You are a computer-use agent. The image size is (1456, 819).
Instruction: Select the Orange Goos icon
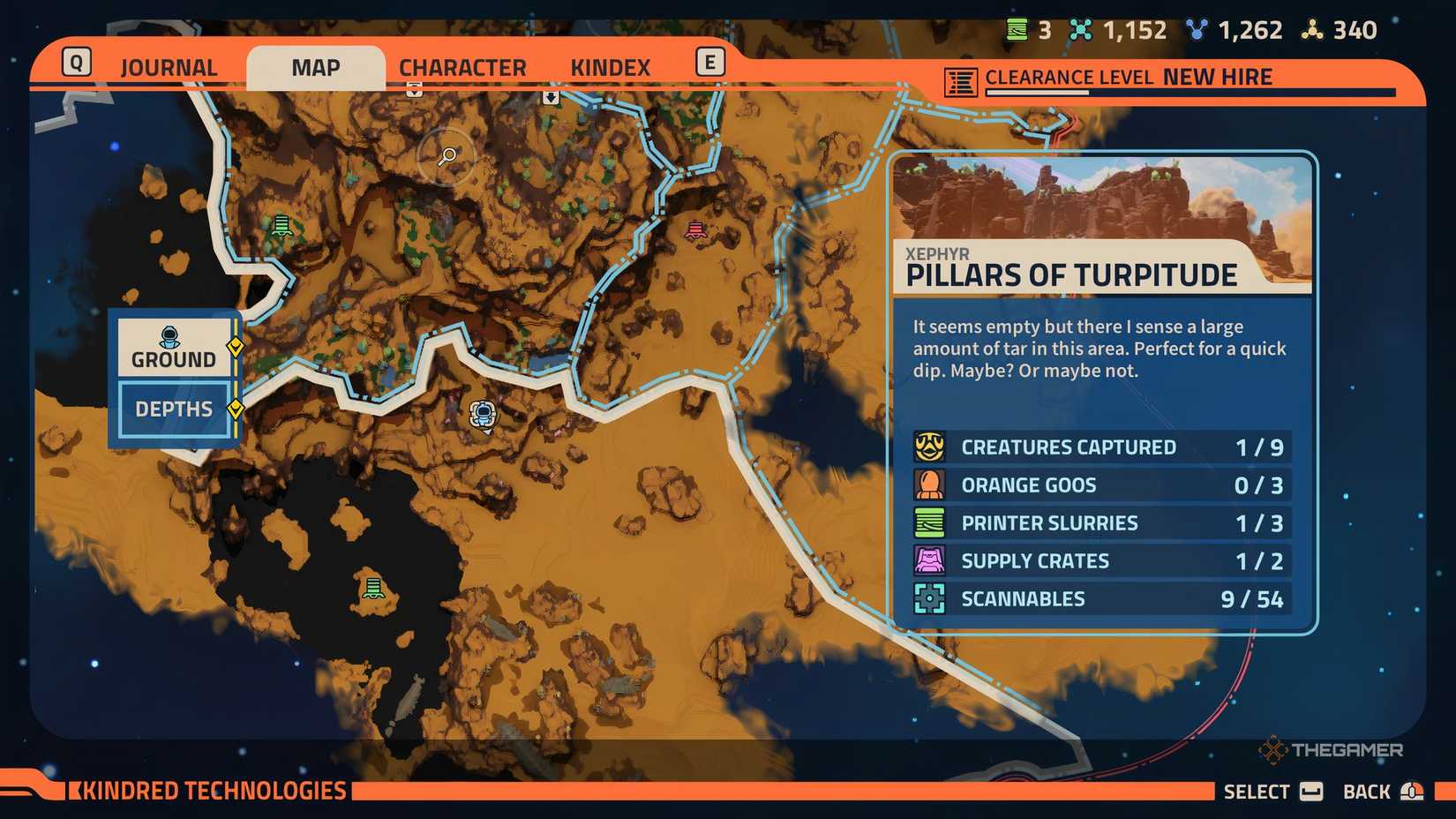[x=927, y=485]
